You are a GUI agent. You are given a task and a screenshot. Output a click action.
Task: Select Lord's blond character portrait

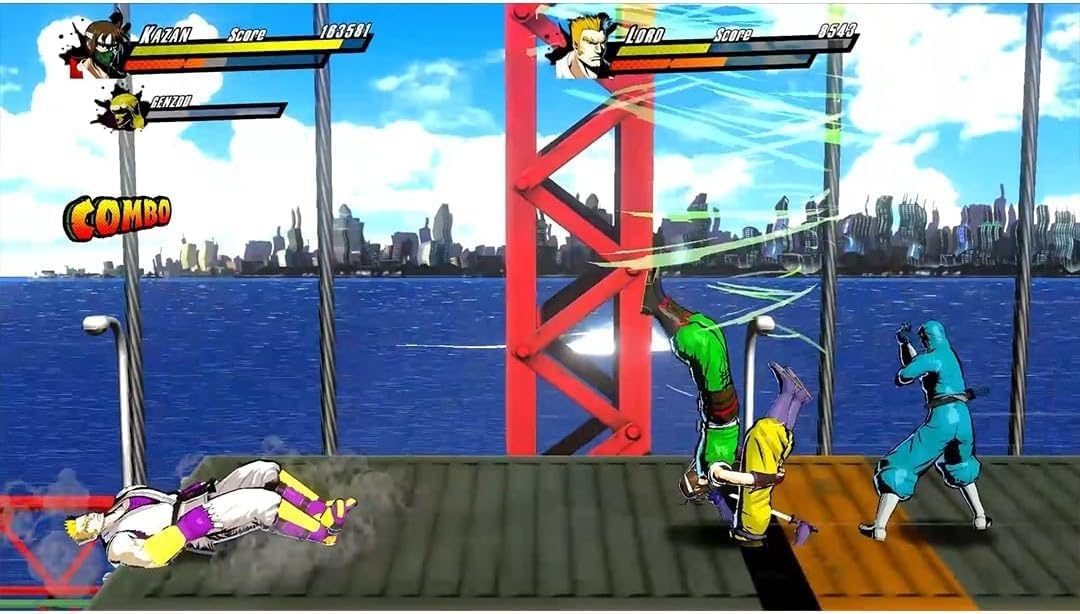[x=581, y=46]
